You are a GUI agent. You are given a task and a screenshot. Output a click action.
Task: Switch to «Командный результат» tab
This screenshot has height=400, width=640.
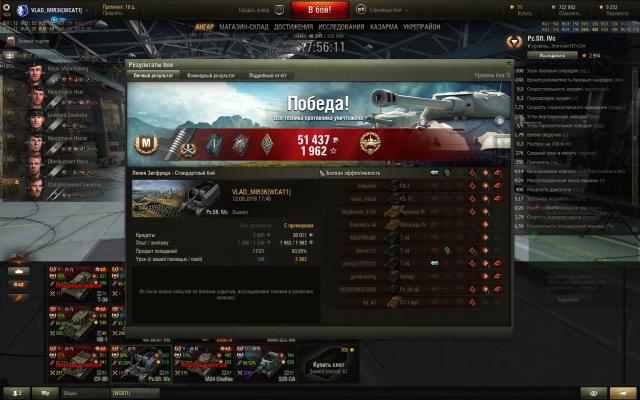click(x=210, y=75)
